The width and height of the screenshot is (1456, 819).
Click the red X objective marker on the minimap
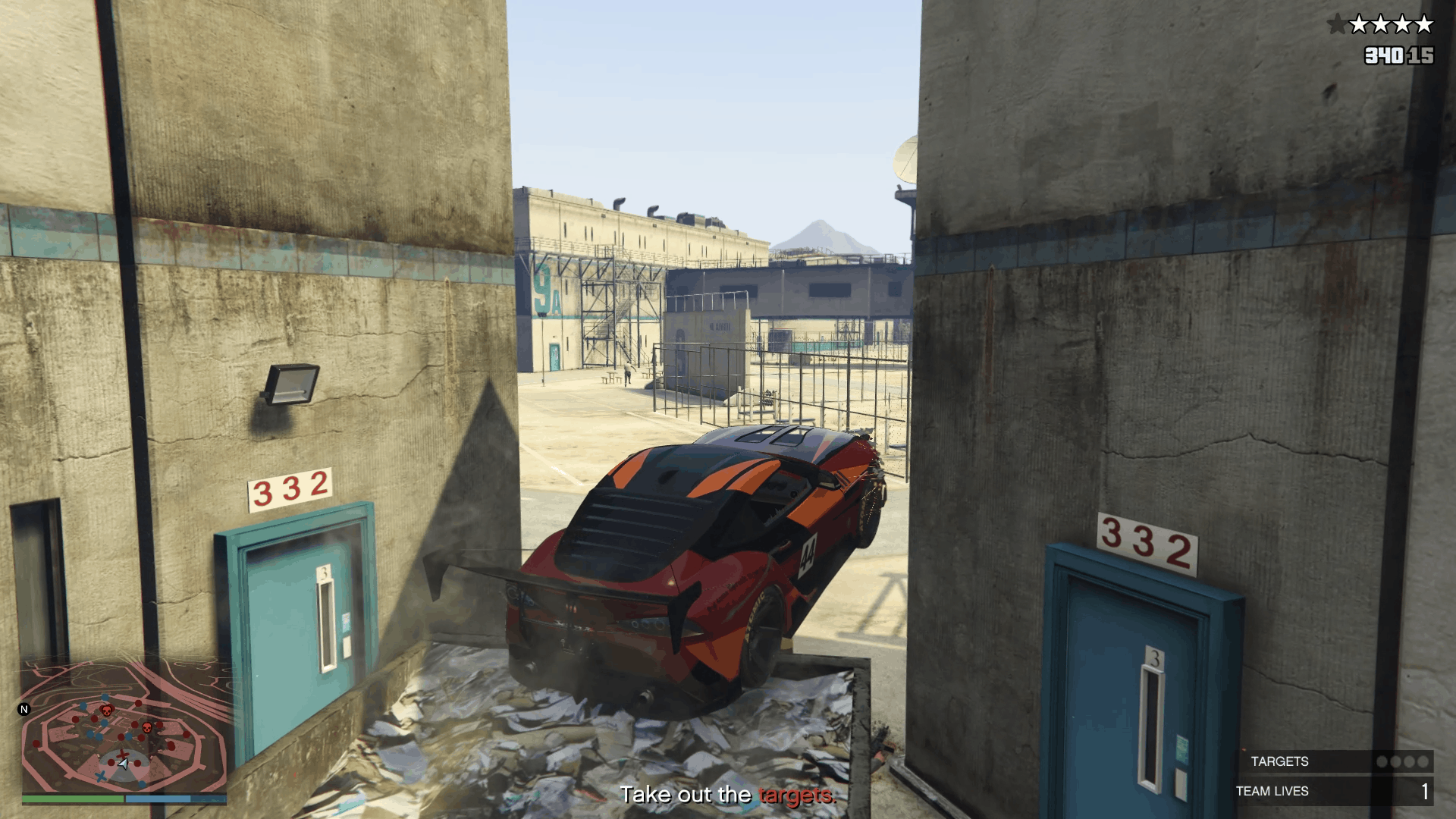(x=122, y=754)
